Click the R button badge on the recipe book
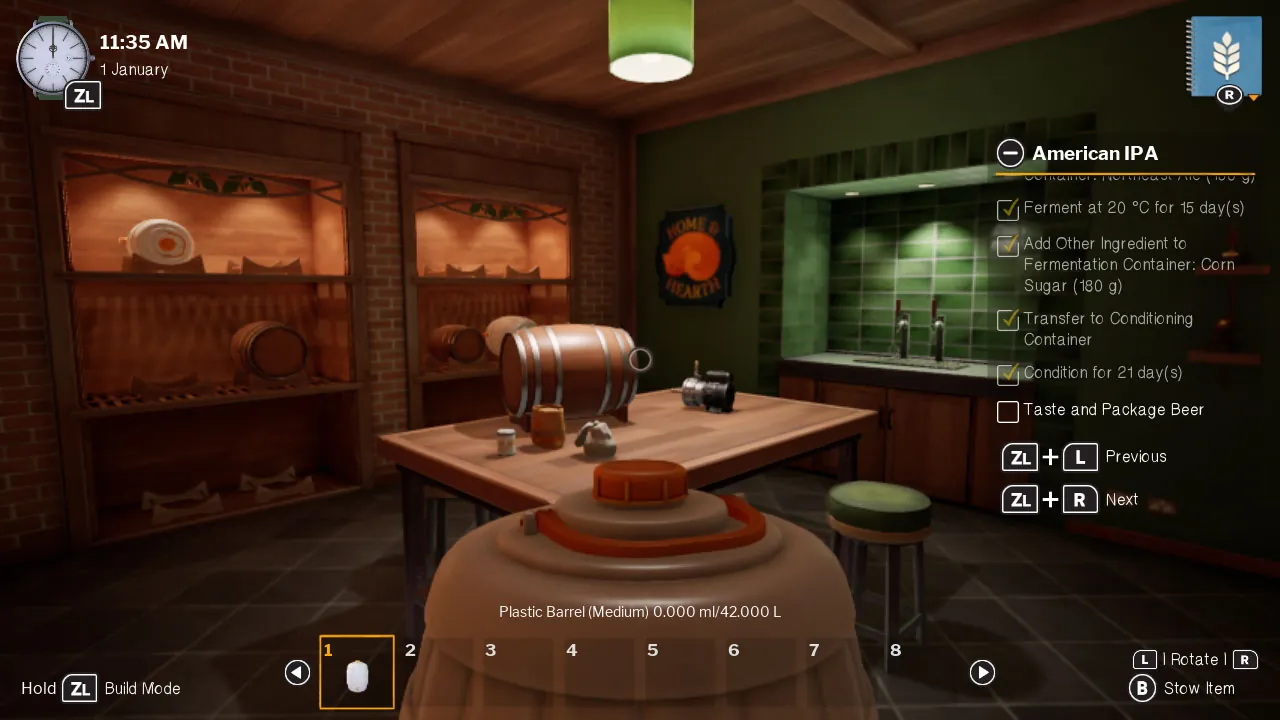This screenshot has width=1280, height=720. (1227, 95)
